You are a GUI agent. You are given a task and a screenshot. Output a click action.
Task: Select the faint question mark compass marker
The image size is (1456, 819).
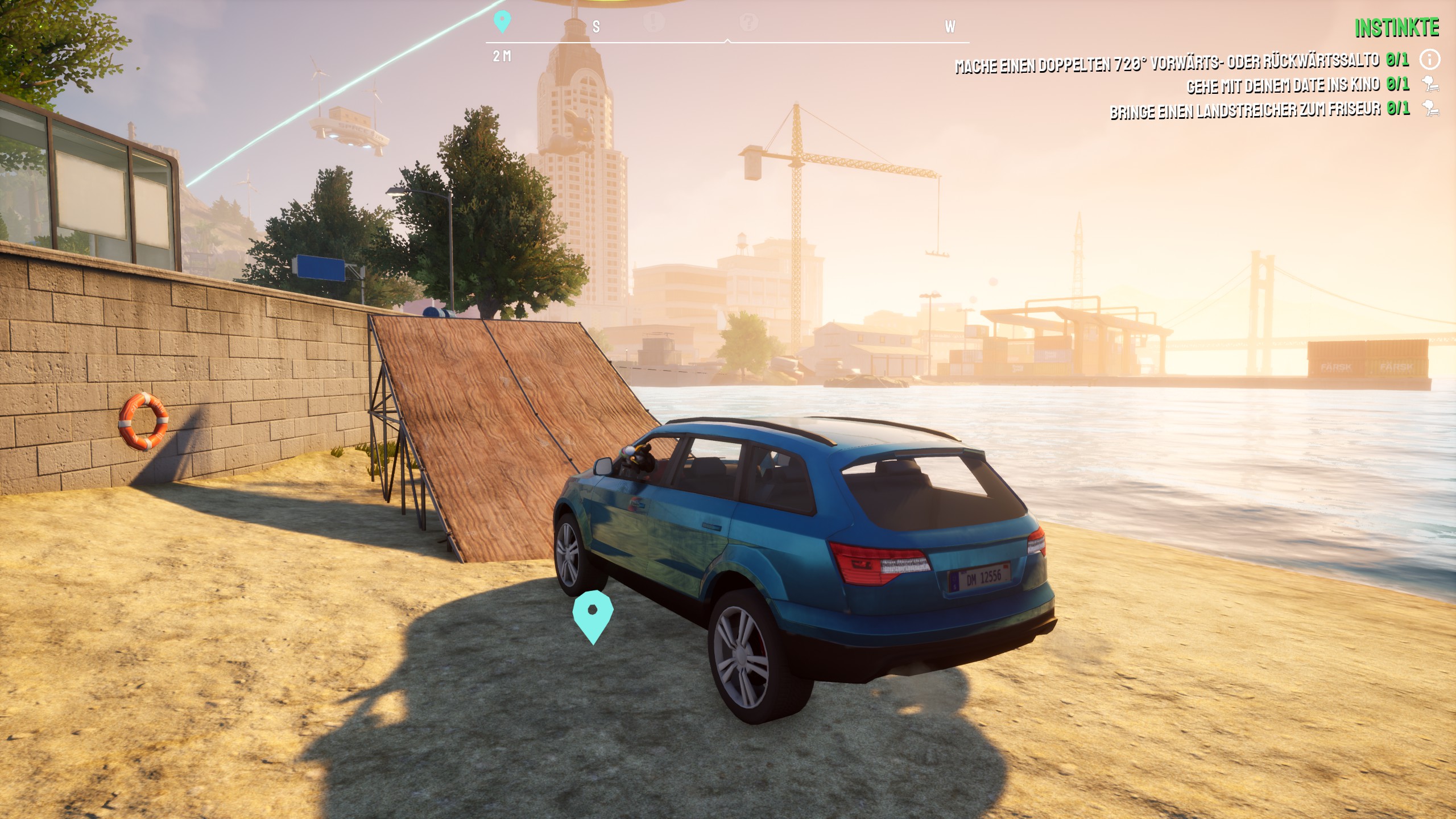click(748, 22)
